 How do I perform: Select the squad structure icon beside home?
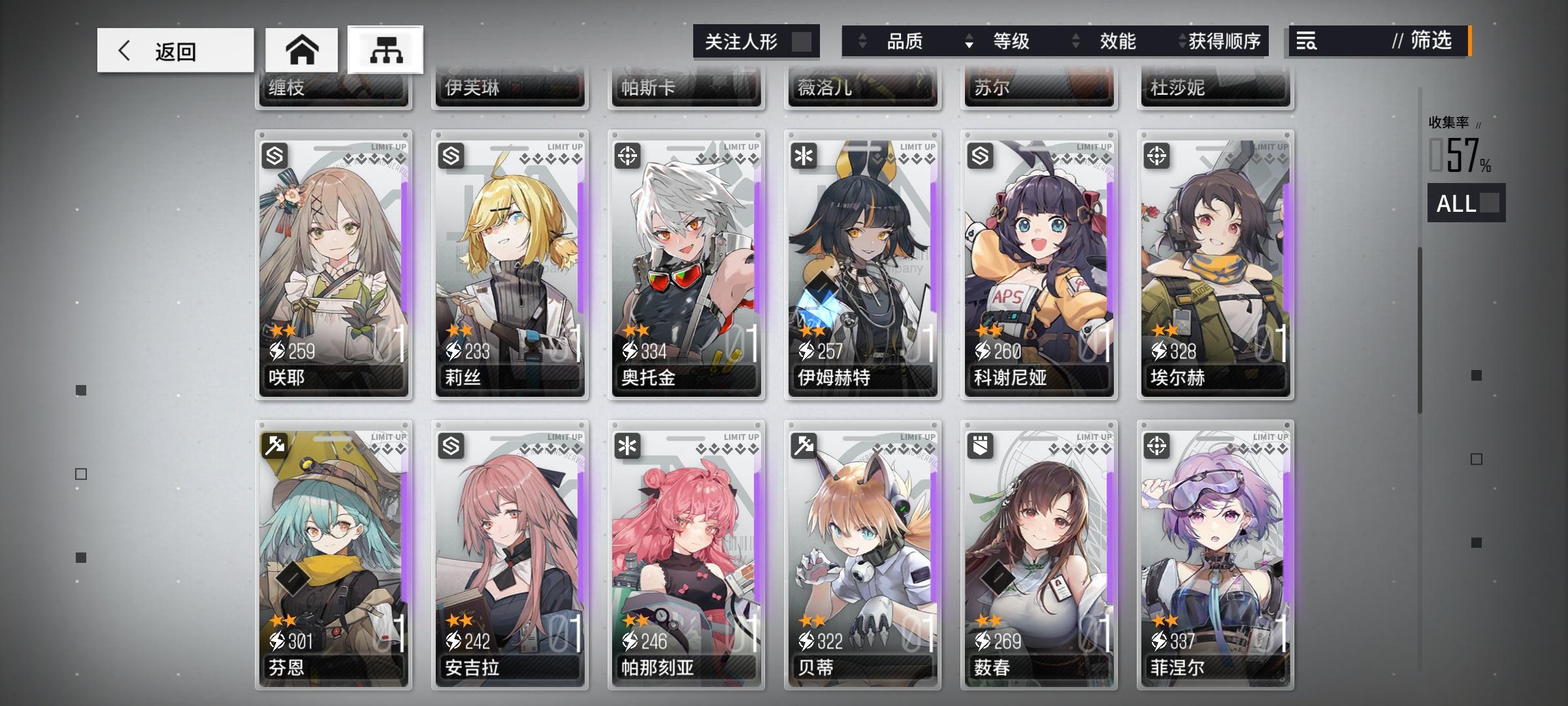coord(385,49)
